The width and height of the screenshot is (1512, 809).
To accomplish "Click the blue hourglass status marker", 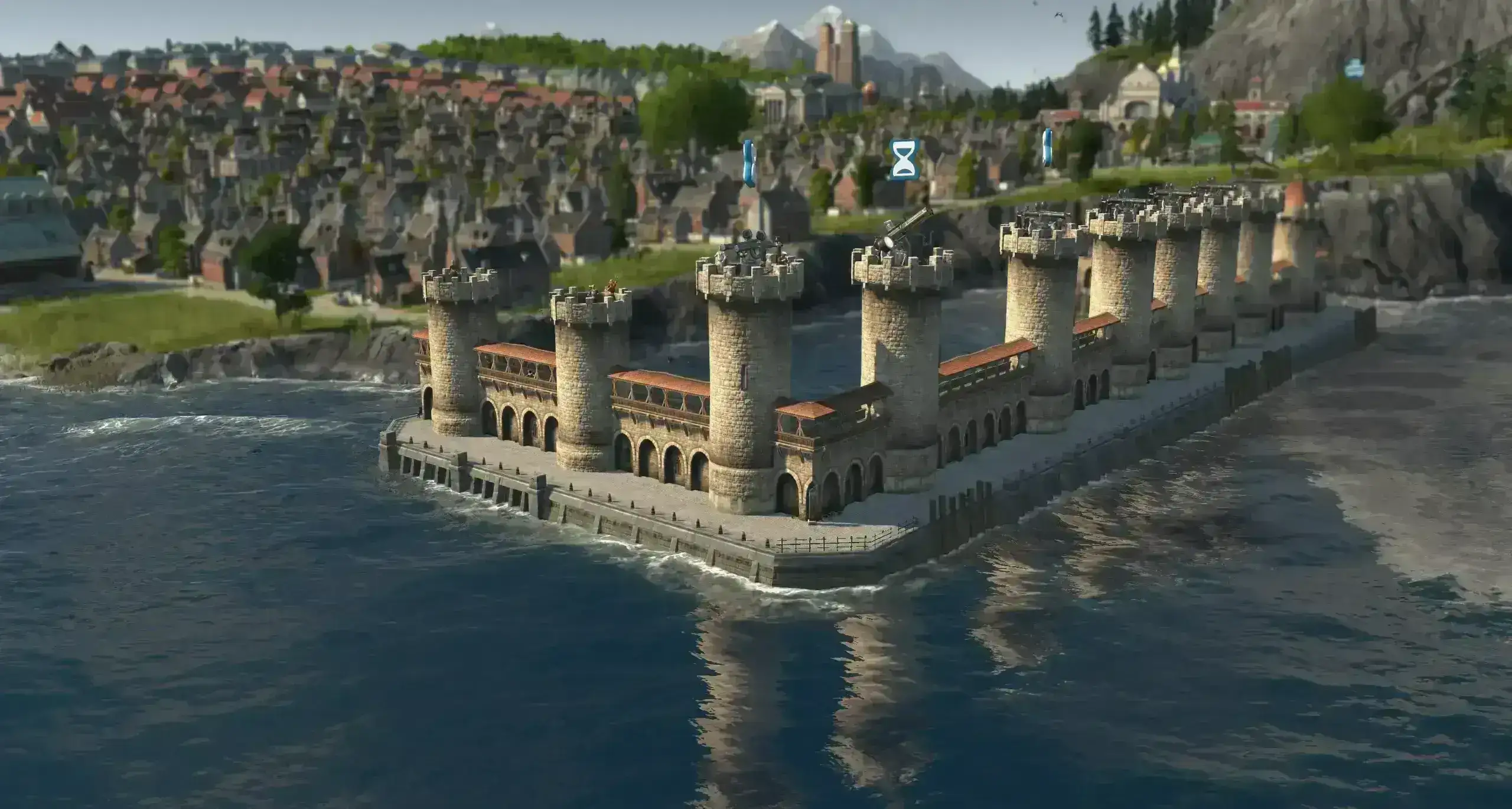I will [x=905, y=159].
